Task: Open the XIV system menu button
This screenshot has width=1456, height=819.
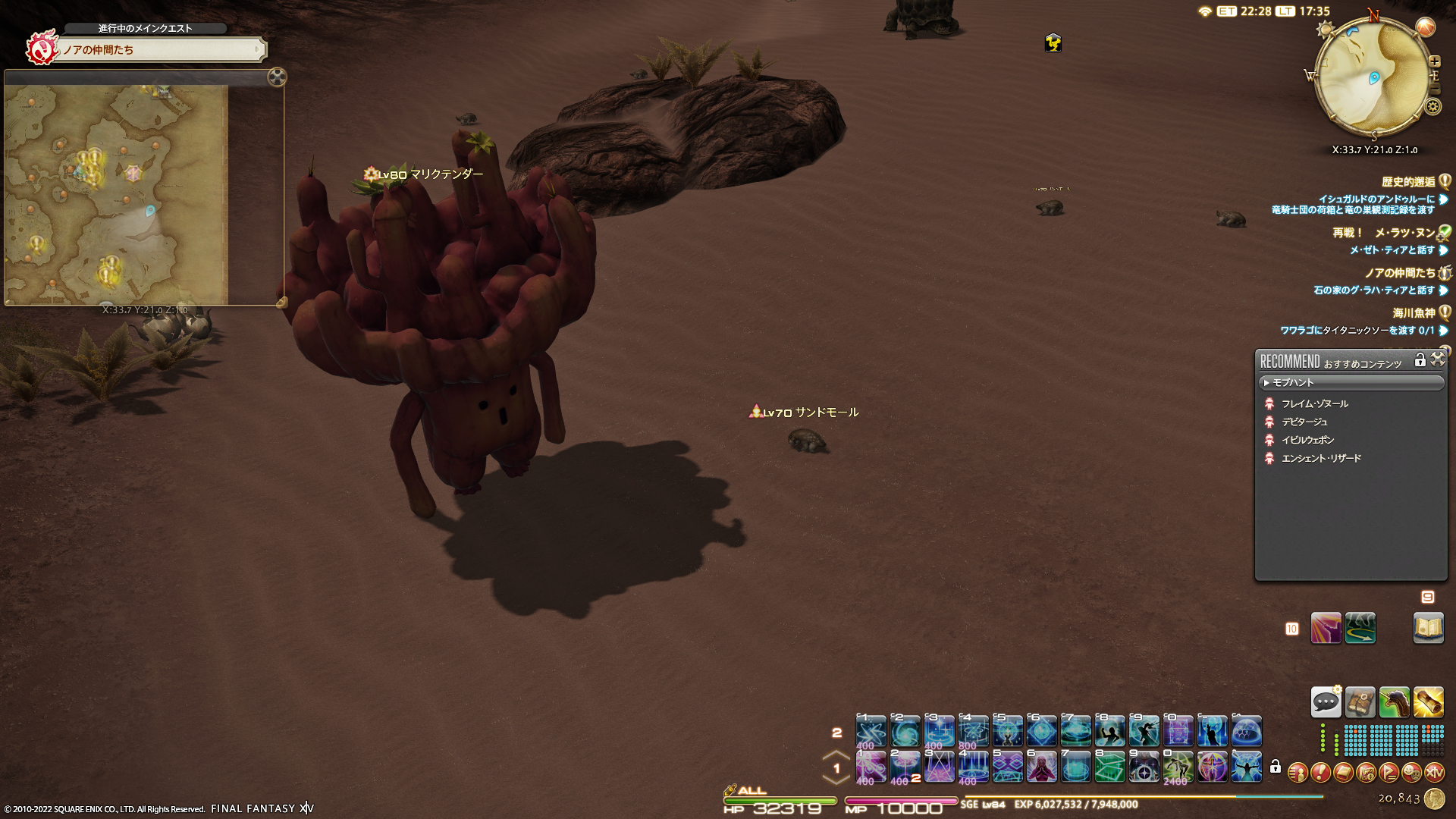Action: click(1434, 773)
